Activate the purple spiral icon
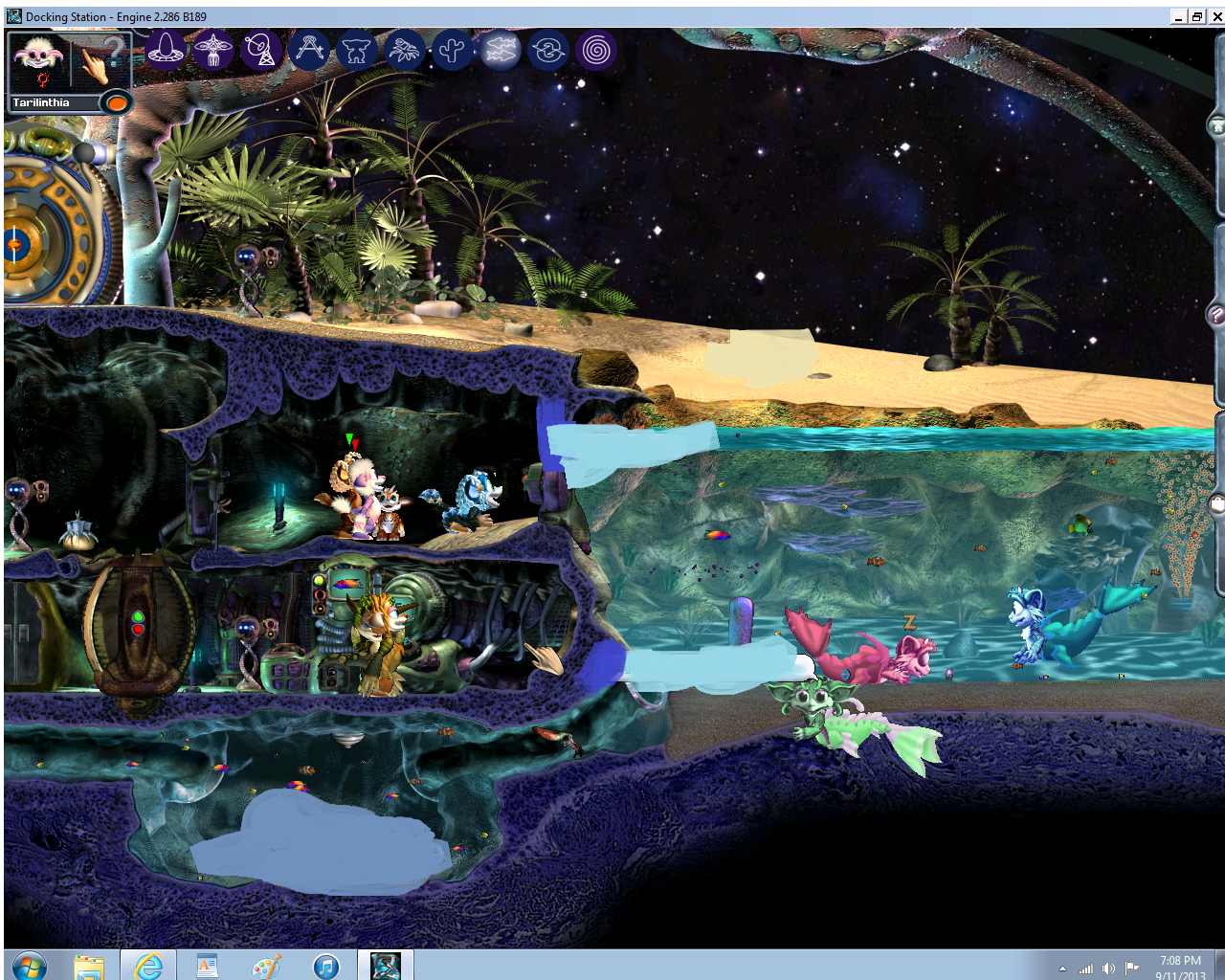 (x=596, y=50)
